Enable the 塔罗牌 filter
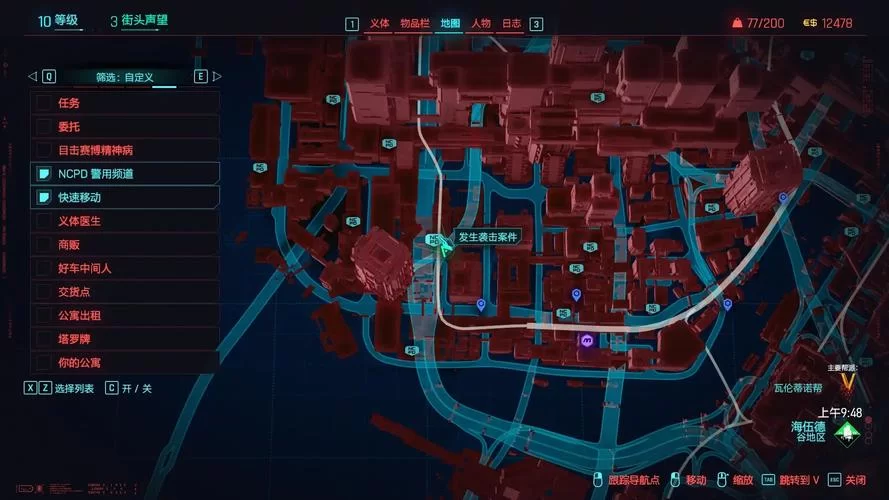This screenshot has width=889, height=500. [x=44, y=339]
